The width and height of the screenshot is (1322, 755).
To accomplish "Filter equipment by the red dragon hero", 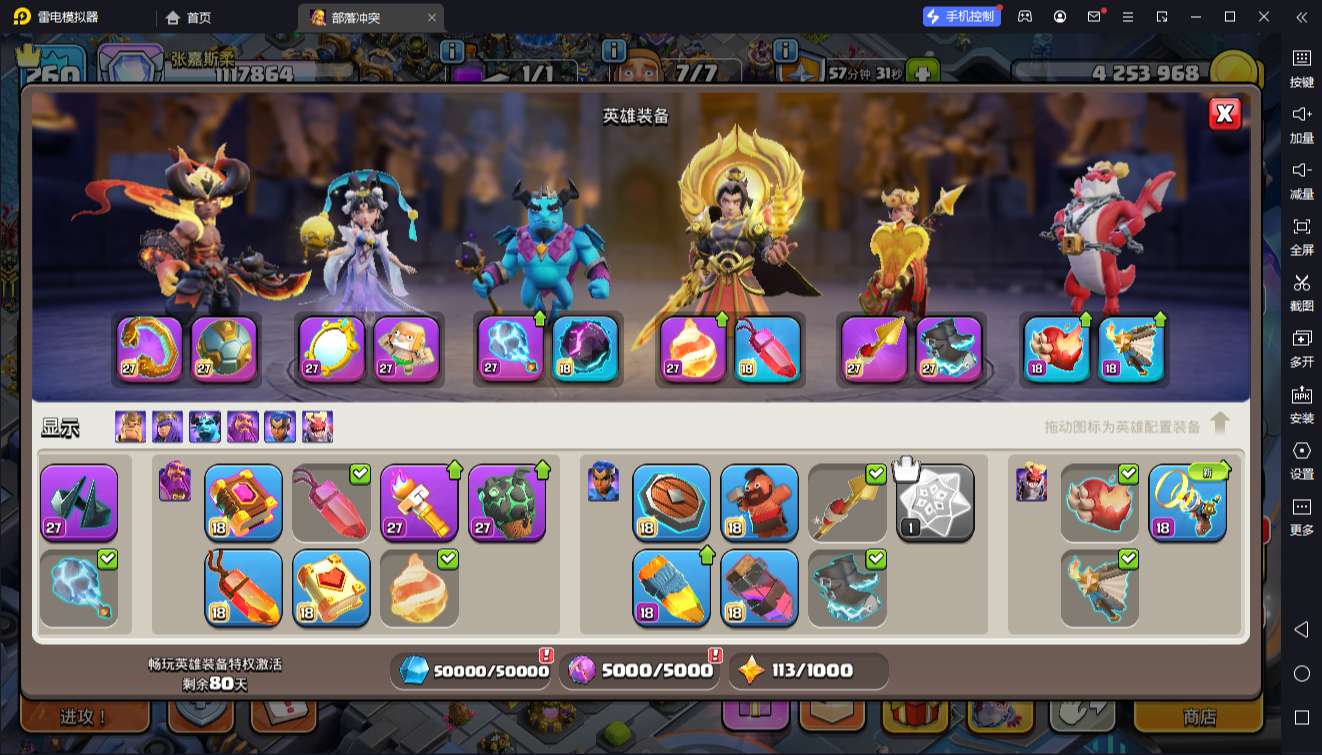I will pyautogui.click(x=317, y=427).
